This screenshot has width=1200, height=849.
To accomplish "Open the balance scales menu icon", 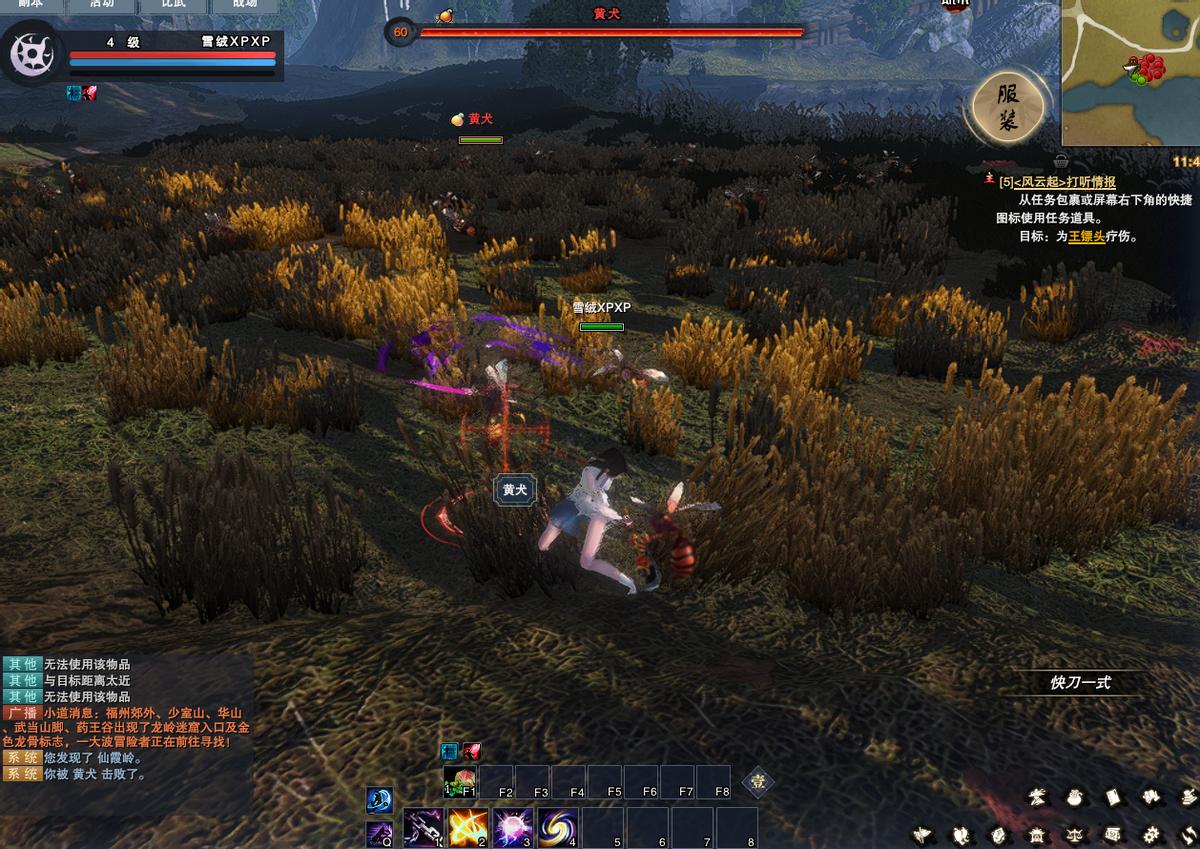I will 1074,834.
